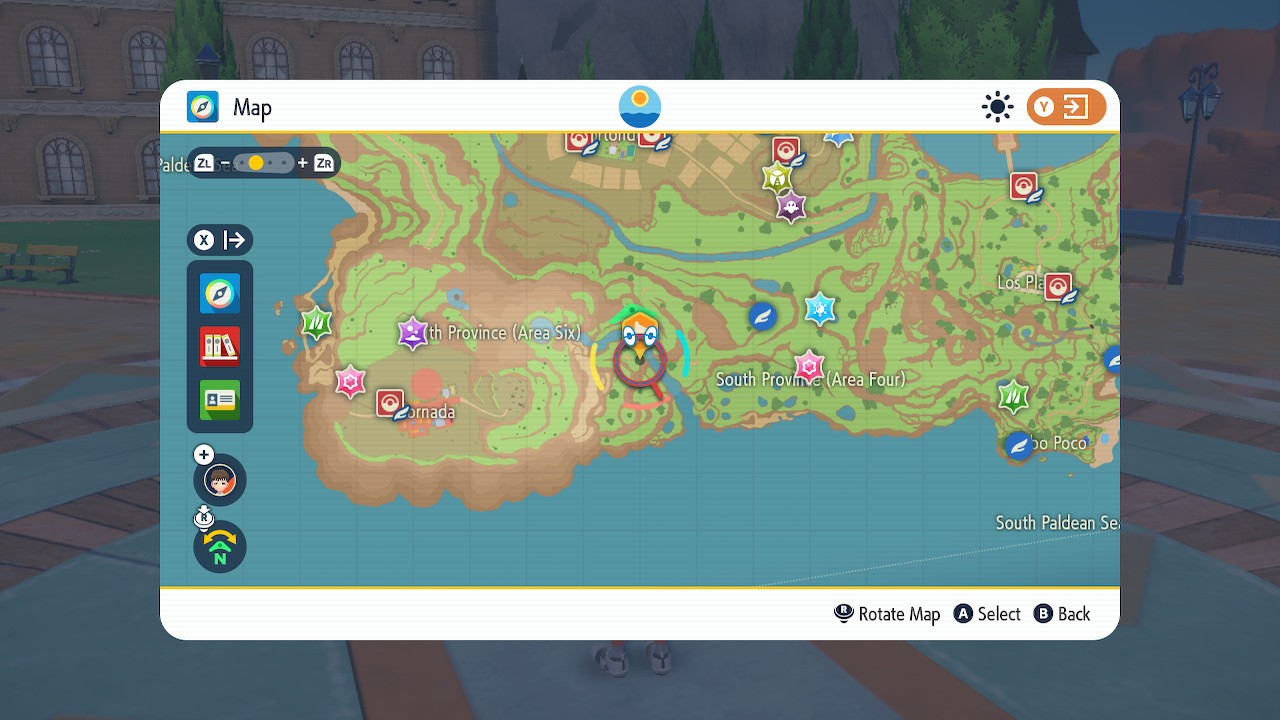Select the Alfornada Pokémon Center icon
Viewport: 1280px width, 720px height.
[x=389, y=404]
